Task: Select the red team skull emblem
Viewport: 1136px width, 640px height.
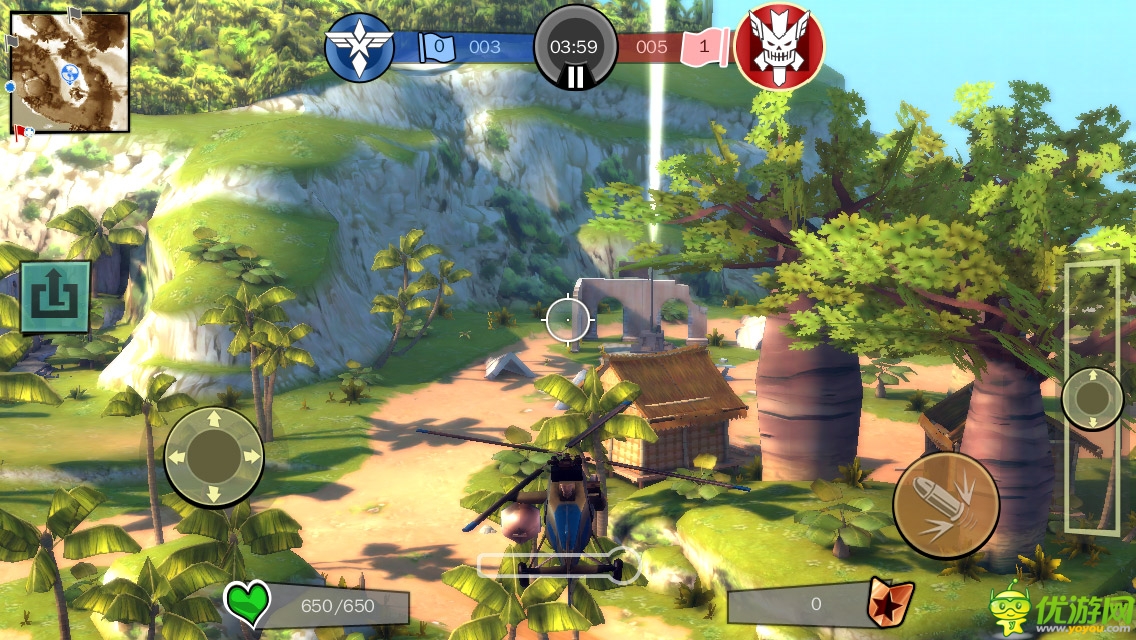Action: pos(779,46)
